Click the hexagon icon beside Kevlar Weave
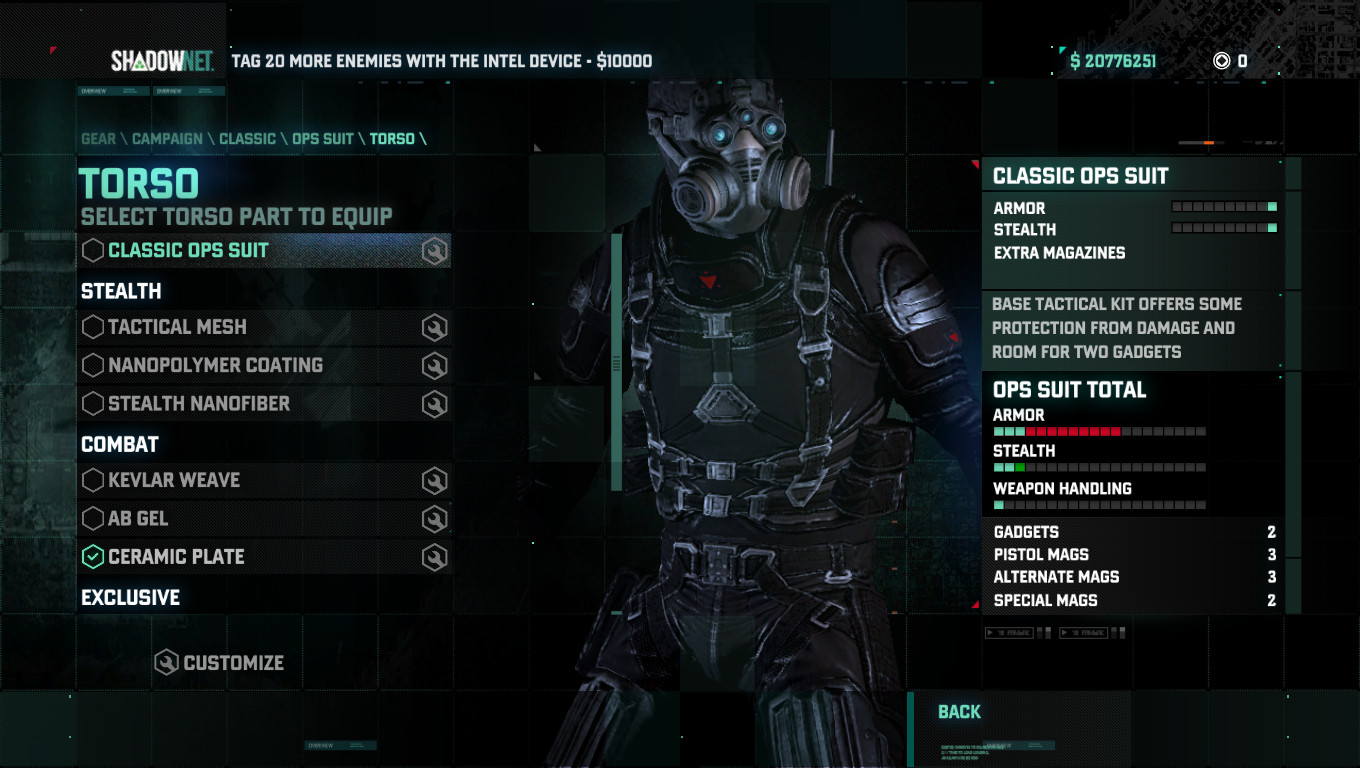 [95, 480]
